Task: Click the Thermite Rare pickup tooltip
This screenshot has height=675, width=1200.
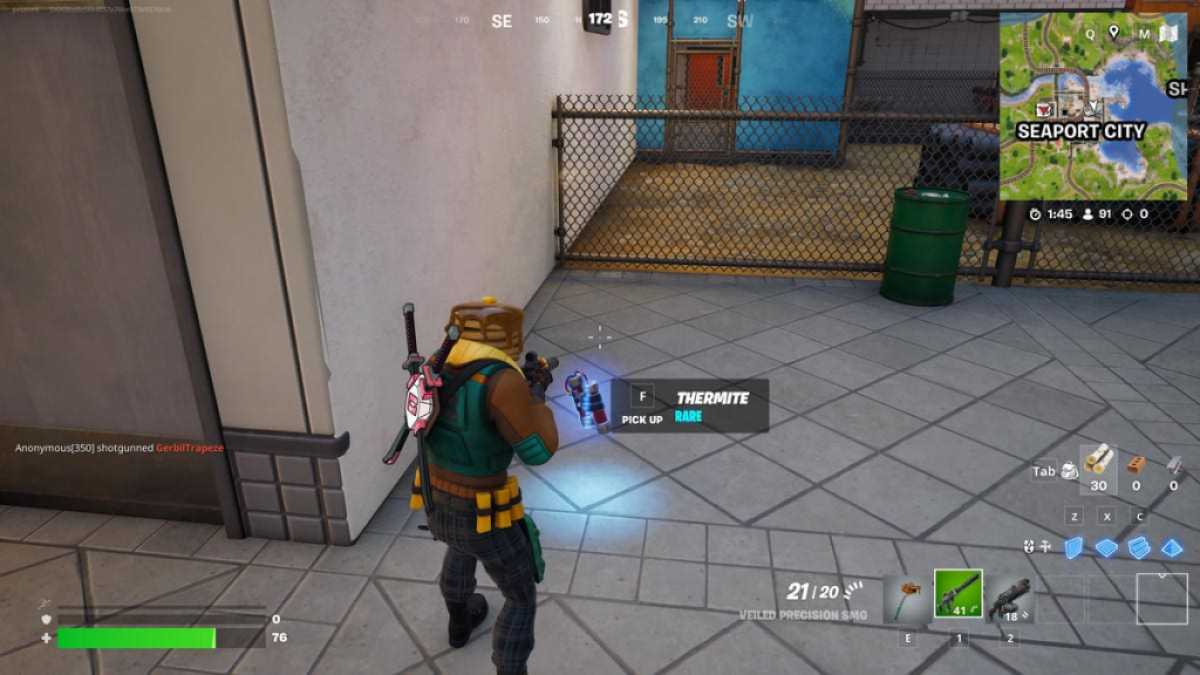Action: click(689, 405)
